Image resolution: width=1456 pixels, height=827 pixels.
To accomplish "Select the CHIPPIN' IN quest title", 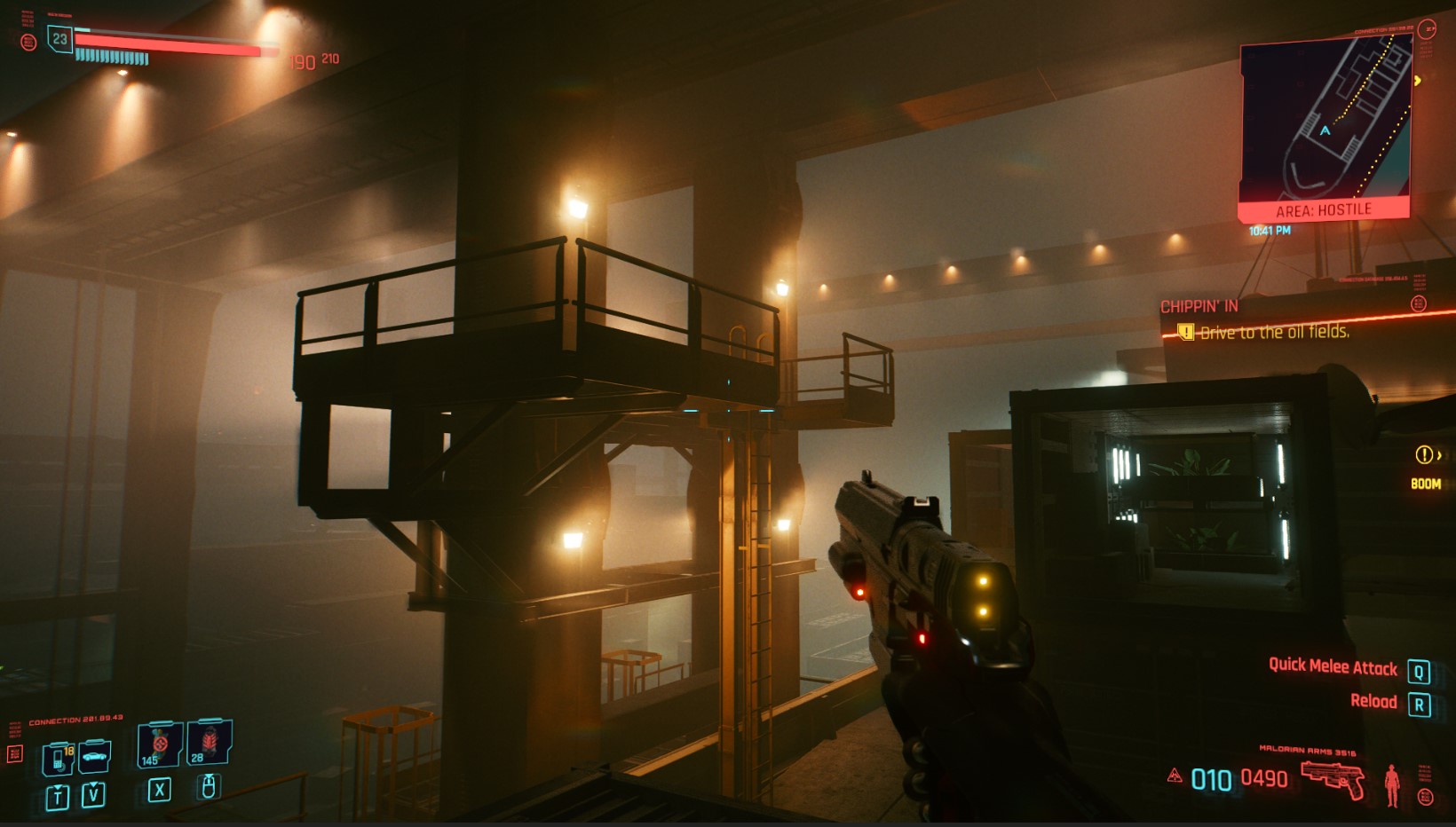I will click(1200, 305).
